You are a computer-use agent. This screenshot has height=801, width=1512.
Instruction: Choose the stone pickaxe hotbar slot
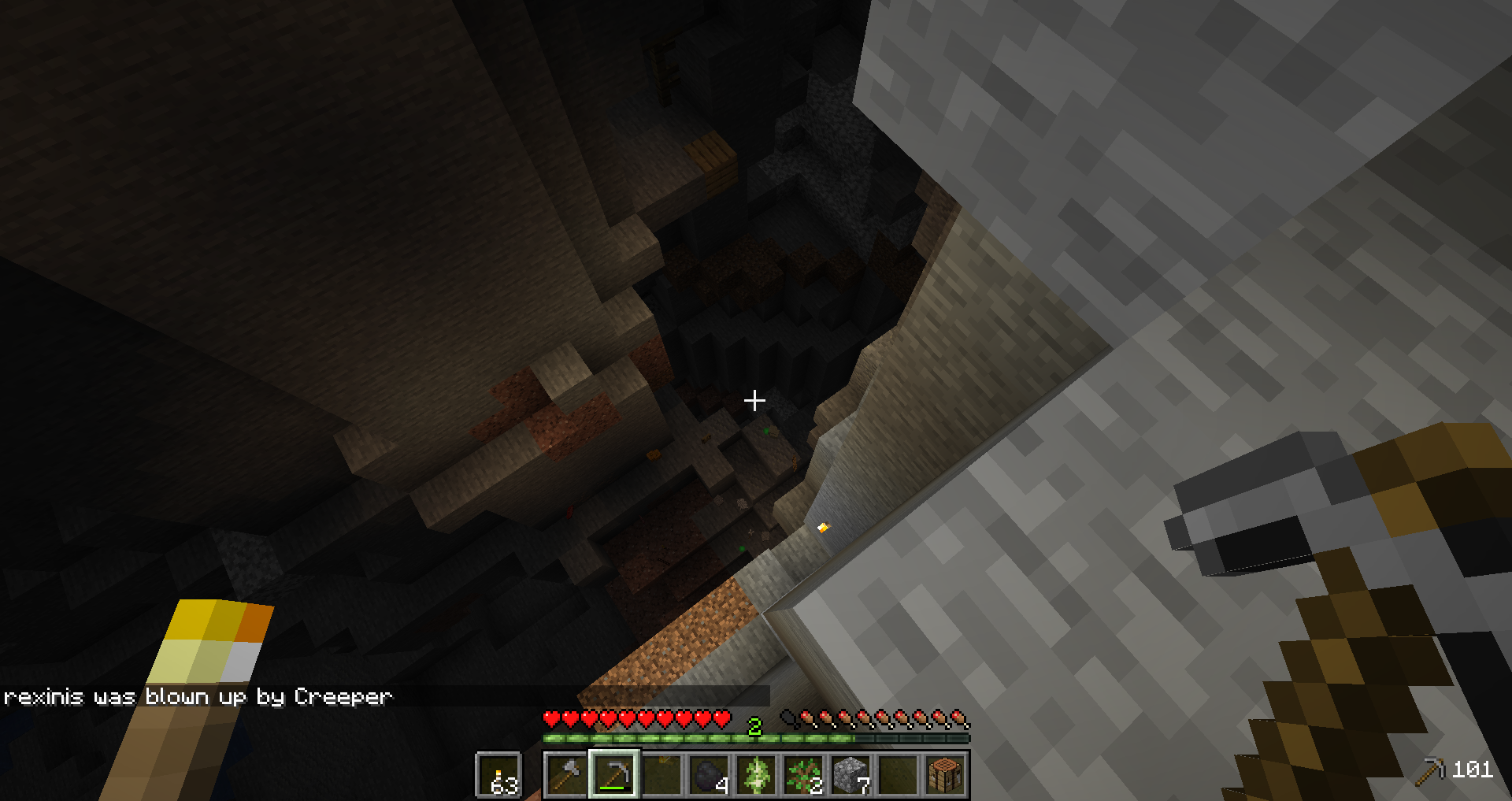tap(614, 774)
